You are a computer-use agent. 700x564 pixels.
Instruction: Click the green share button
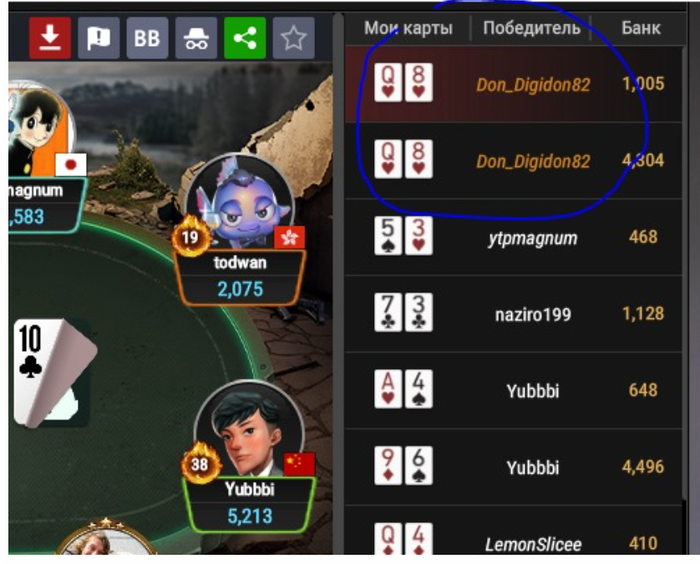(244, 38)
